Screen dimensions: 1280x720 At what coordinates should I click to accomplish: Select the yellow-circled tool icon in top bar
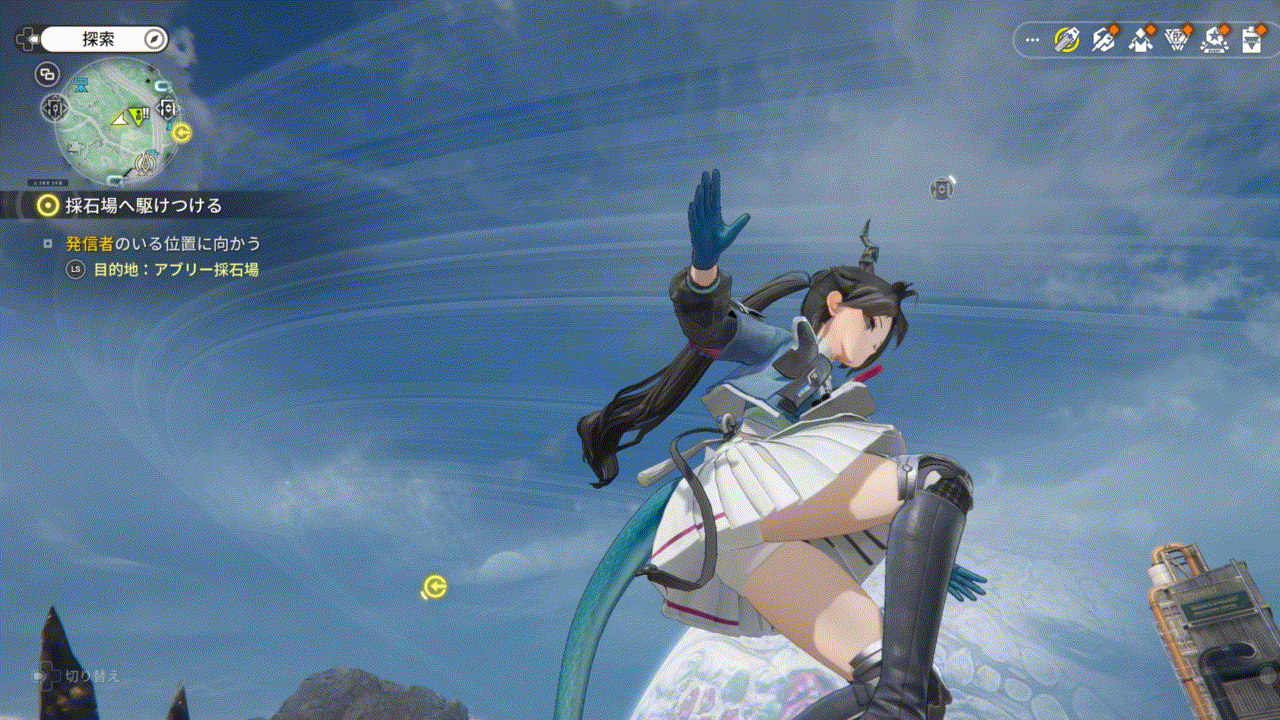coord(1067,40)
